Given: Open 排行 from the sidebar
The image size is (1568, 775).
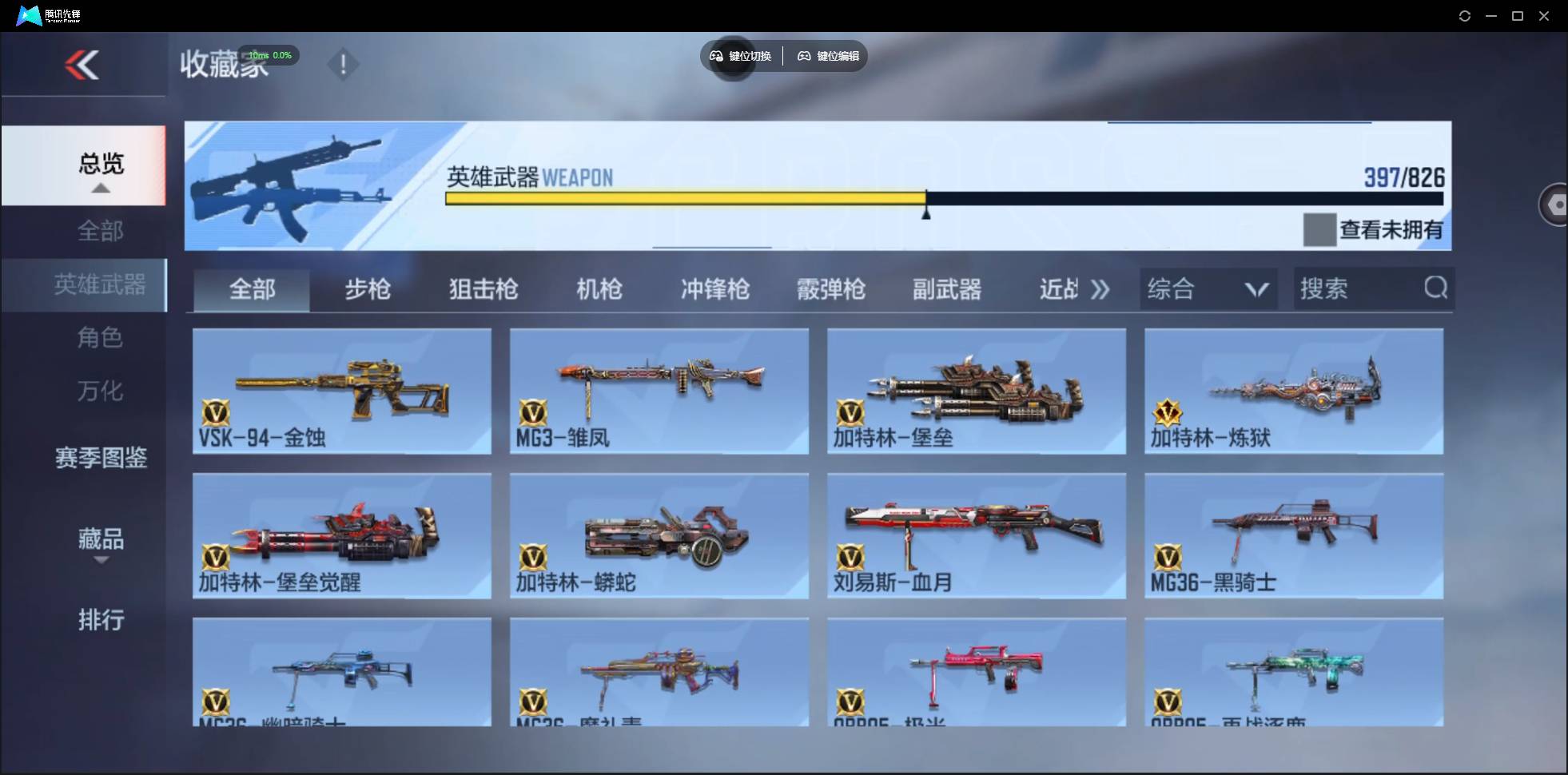Looking at the screenshot, I should pyautogui.click(x=101, y=620).
